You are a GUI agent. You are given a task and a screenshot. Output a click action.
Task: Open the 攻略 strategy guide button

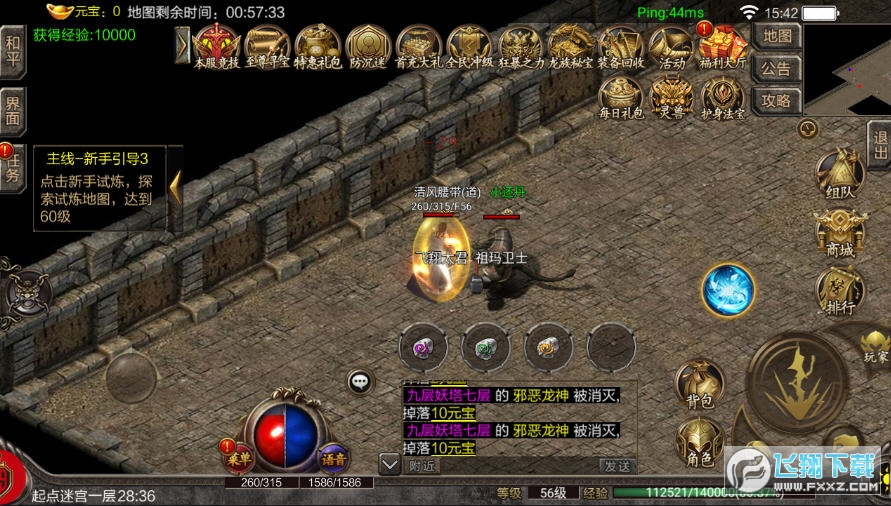point(777,100)
